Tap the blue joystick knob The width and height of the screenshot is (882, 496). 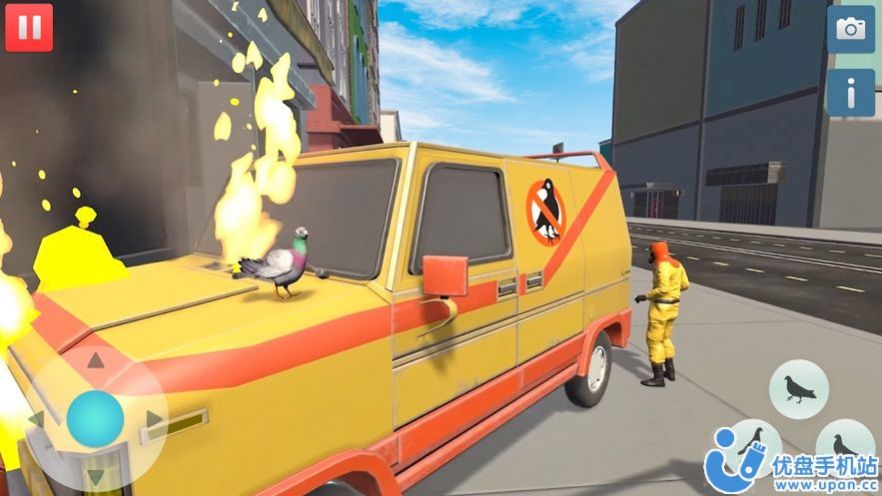(x=95, y=418)
